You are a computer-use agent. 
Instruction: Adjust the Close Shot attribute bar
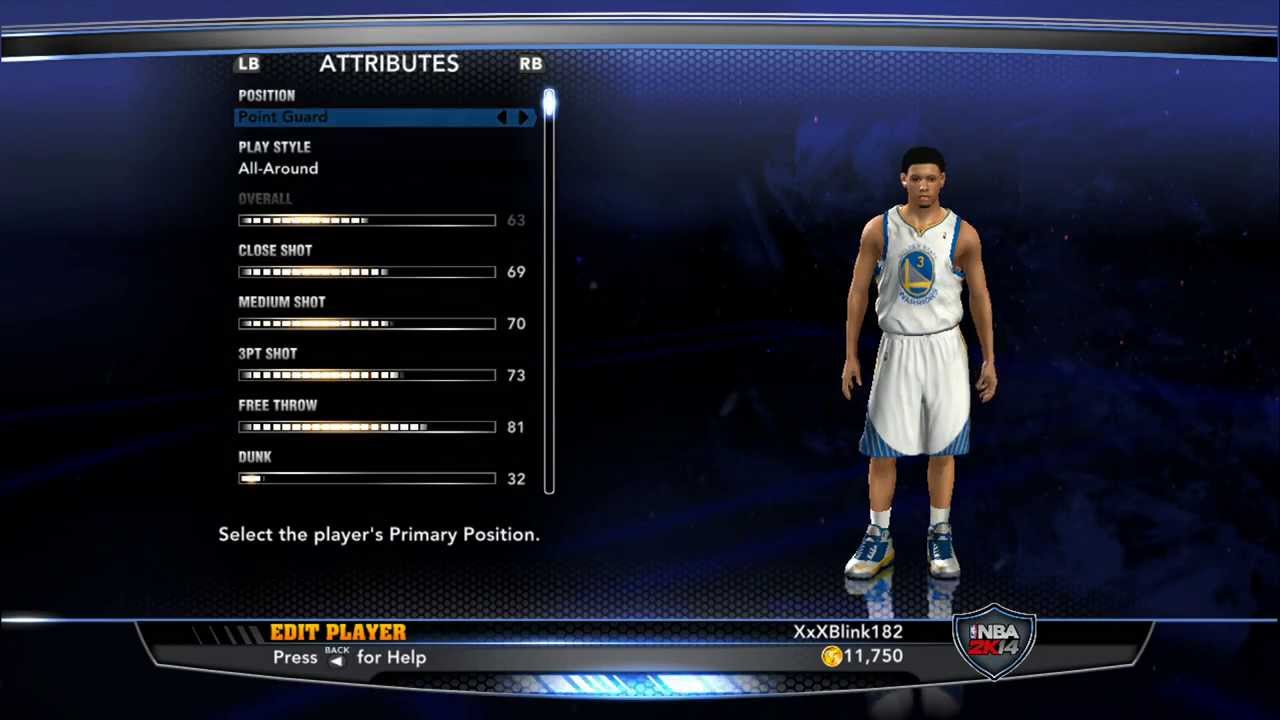pos(367,272)
